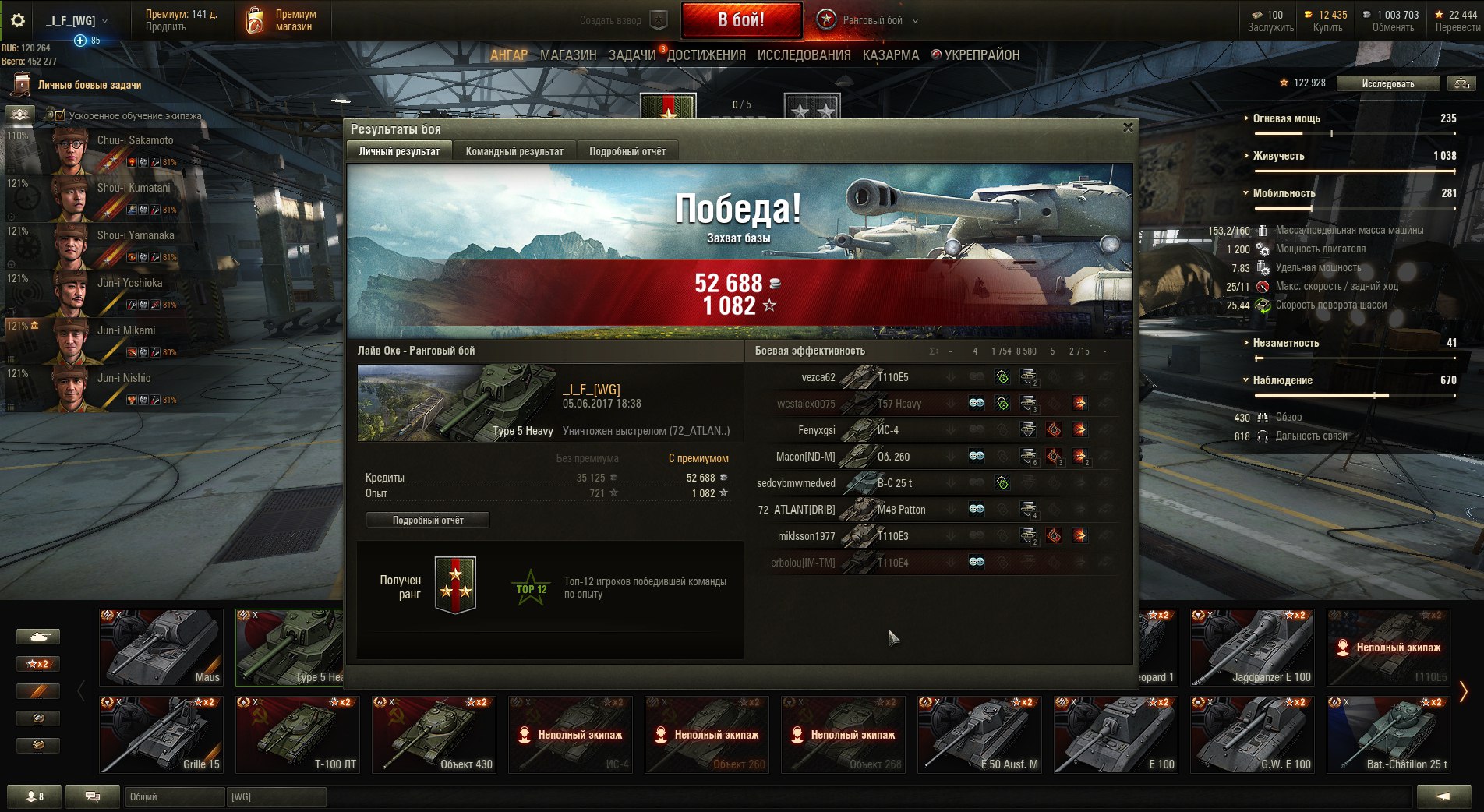
Task: Click the Подробный отчёт button below credits
Action: (x=428, y=520)
